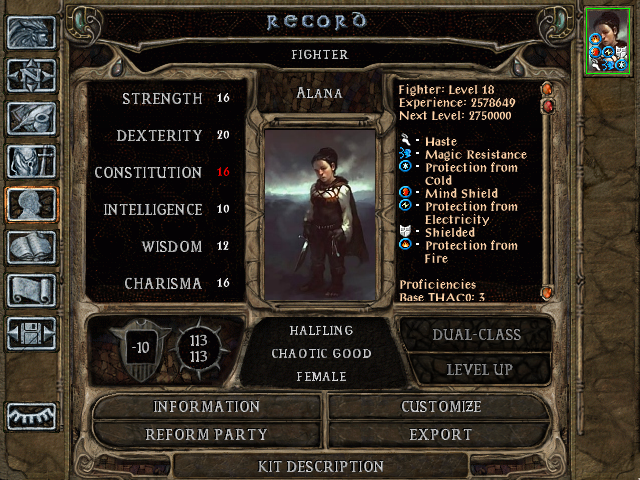Open options via floppy disk icon
This screenshot has width=640, height=480.
point(31,333)
